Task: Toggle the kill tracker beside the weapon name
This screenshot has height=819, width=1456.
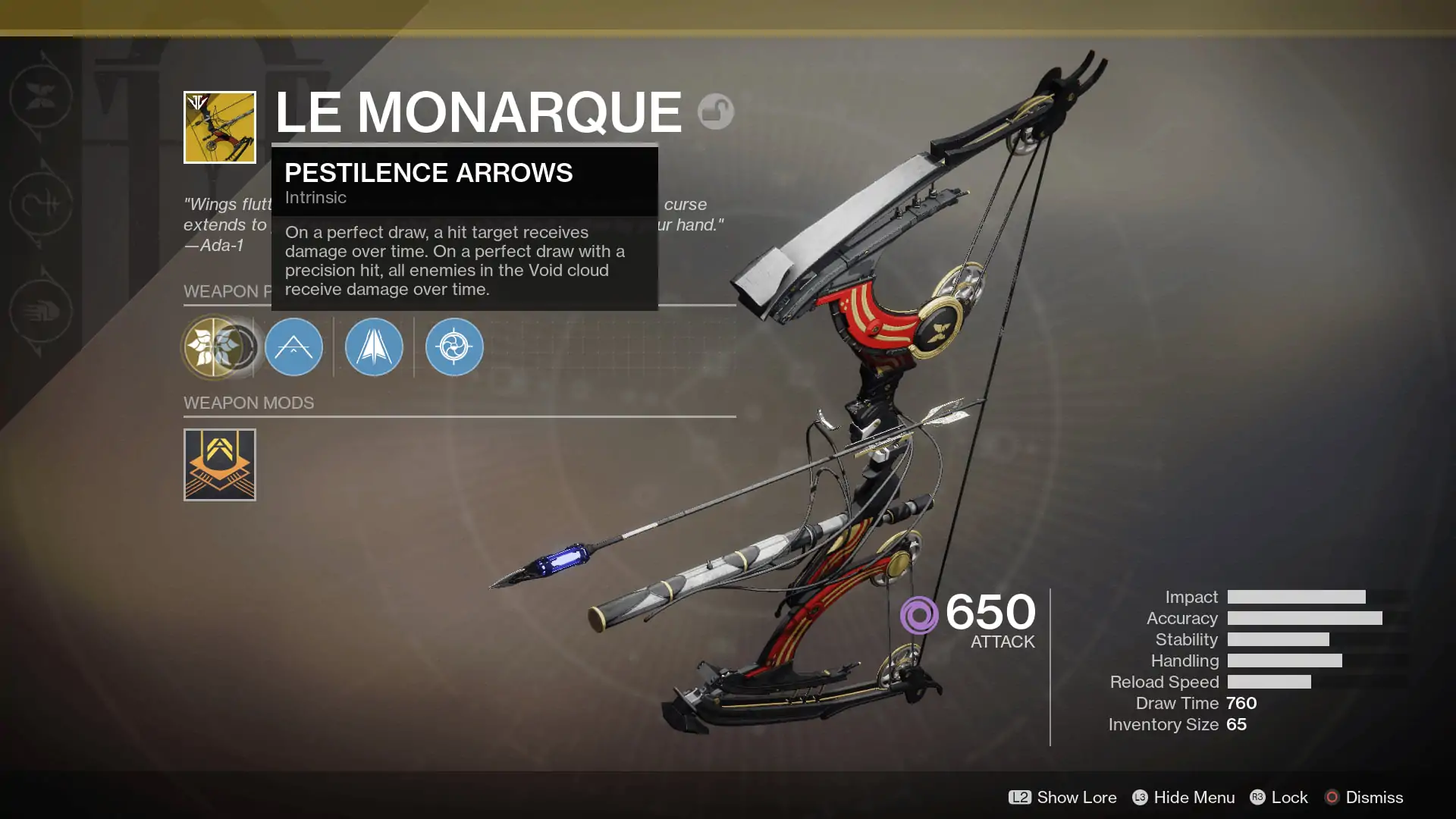Action: pos(715,111)
